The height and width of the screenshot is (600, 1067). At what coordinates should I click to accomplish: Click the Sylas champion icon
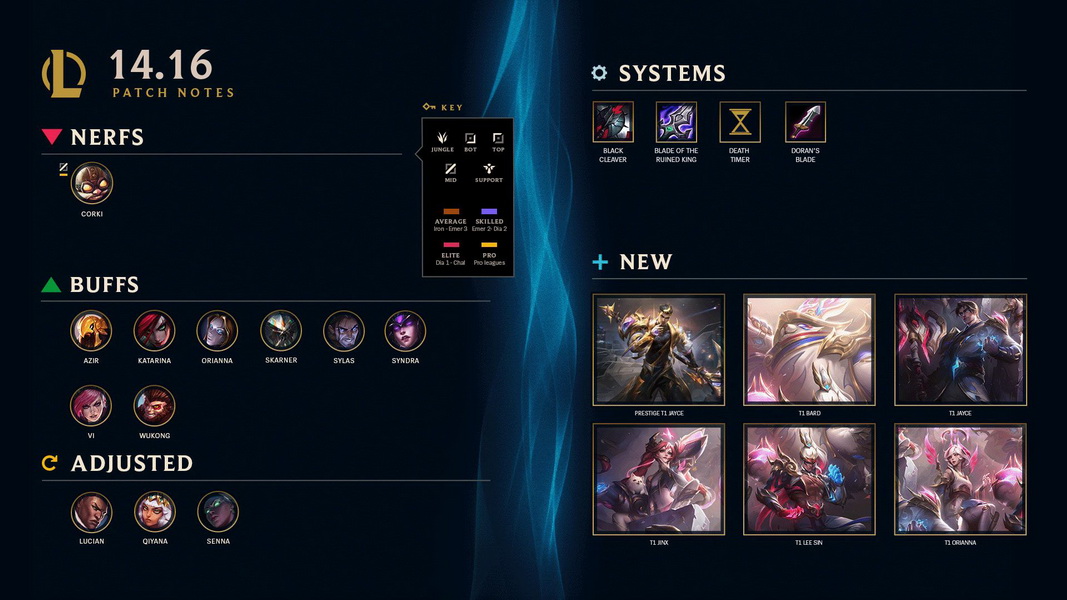343,331
